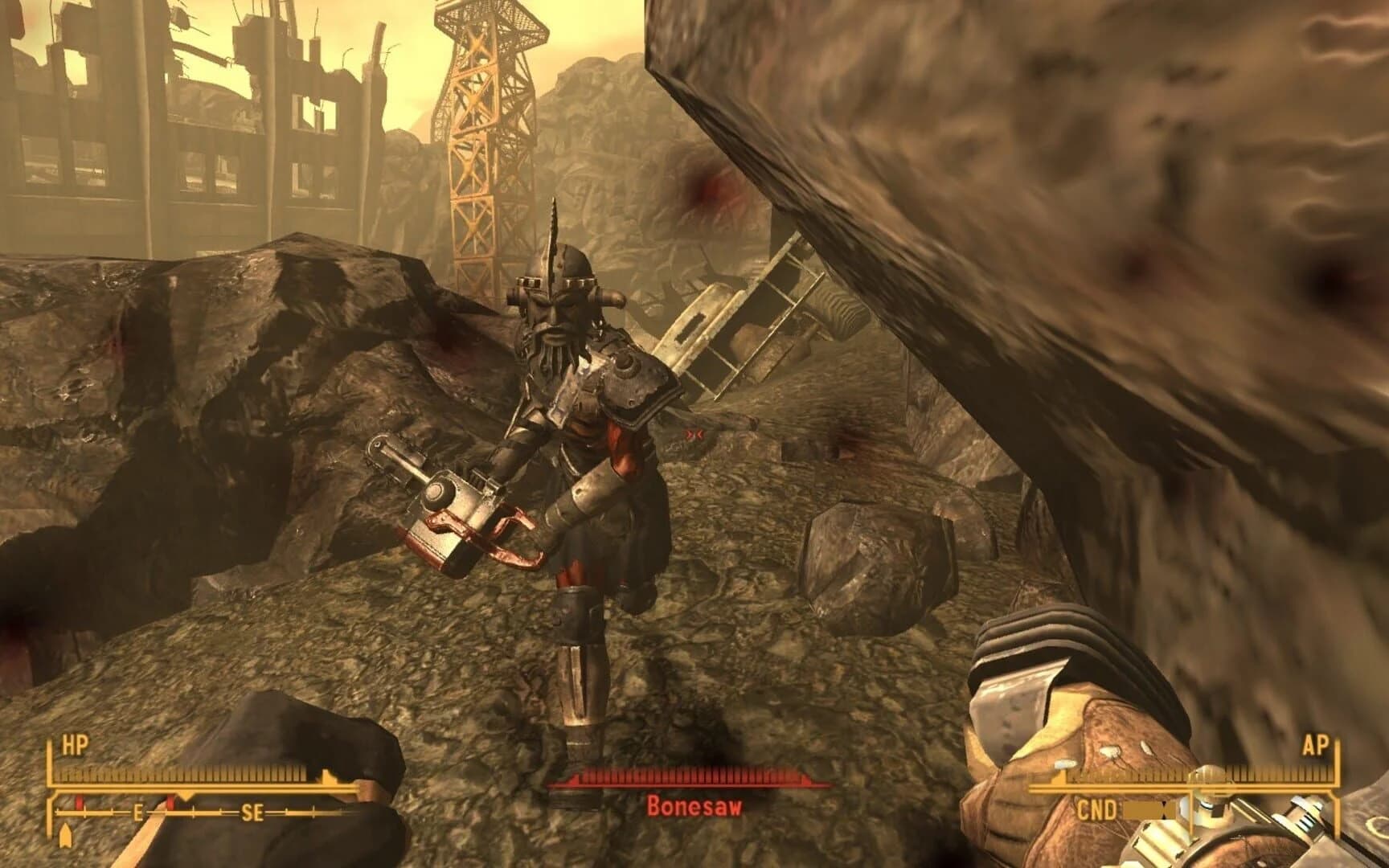Click the red anger indicator beside Bonesaw

click(x=694, y=434)
